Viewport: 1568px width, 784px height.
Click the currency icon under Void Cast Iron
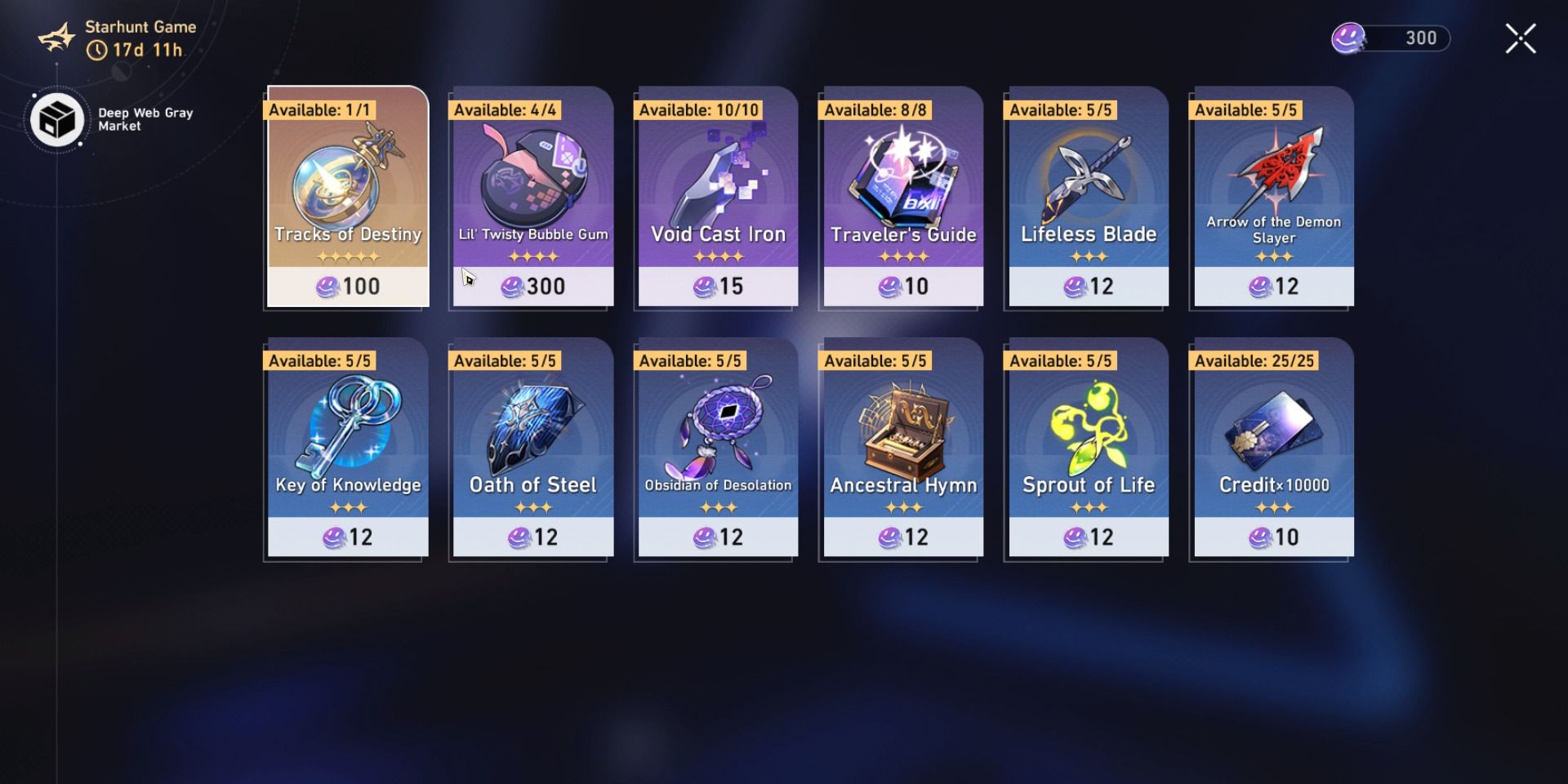tap(704, 287)
